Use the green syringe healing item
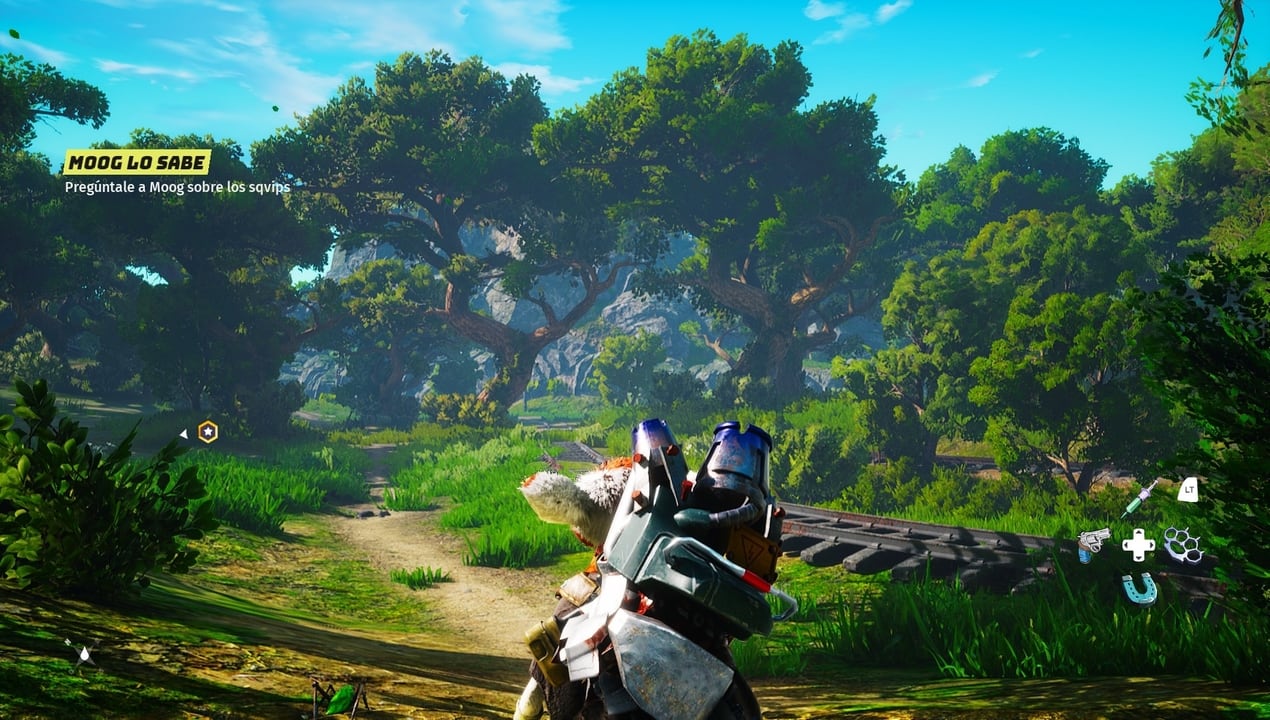The width and height of the screenshot is (1270, 720). pyautogui.click(x=1139, y=497)
